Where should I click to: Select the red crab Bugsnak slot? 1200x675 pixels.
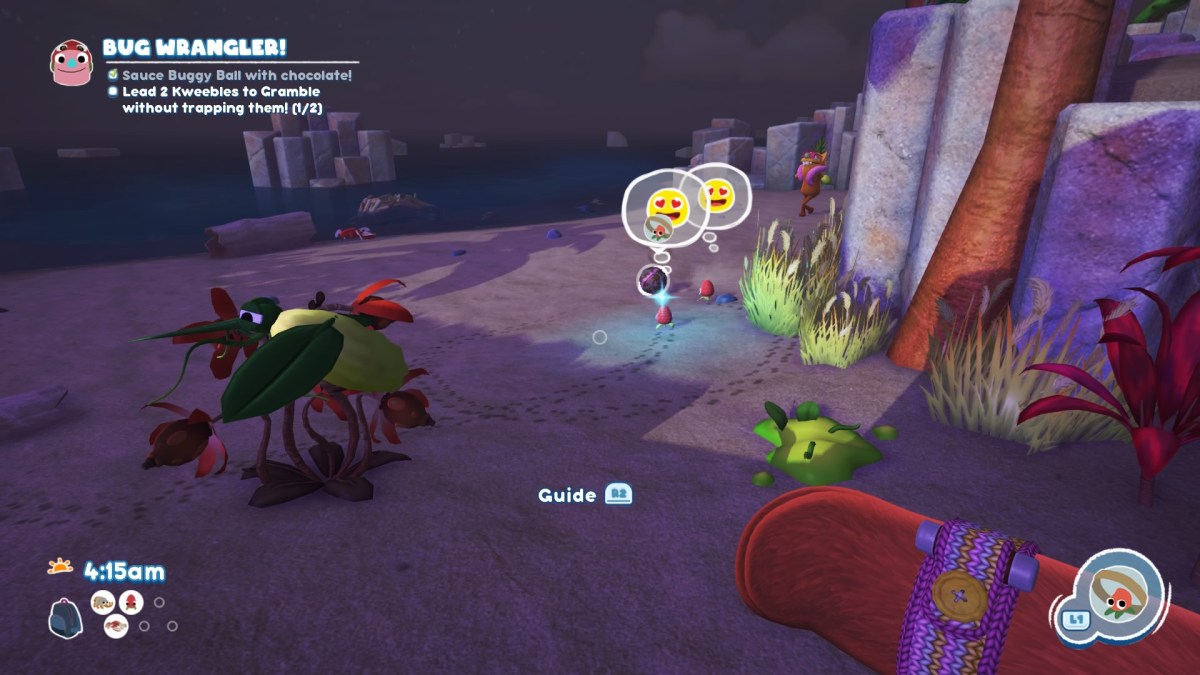[116, 627]
